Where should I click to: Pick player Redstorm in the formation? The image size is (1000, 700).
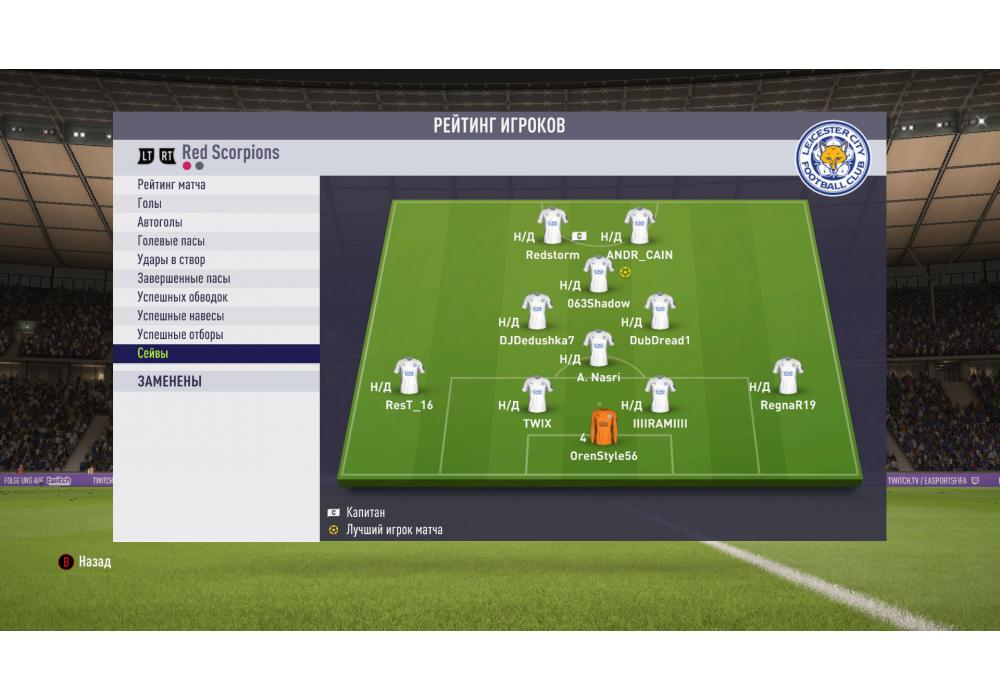552,225
